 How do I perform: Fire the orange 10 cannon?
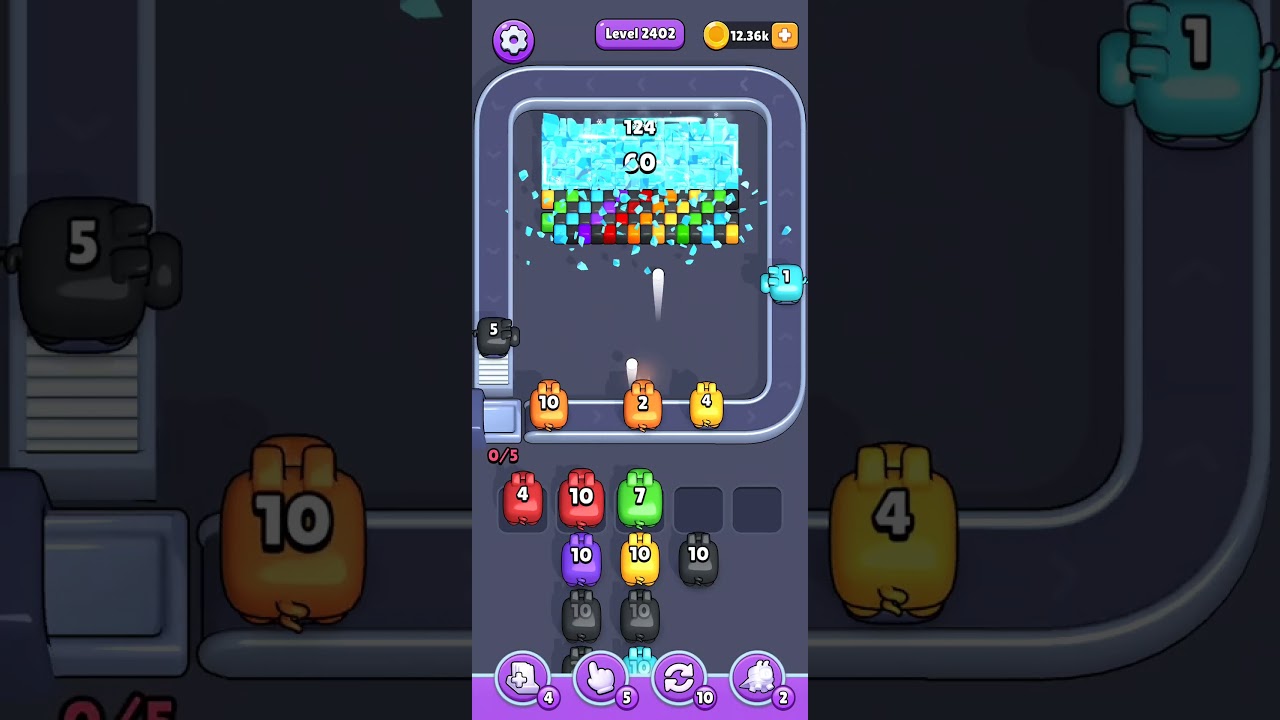549,403
